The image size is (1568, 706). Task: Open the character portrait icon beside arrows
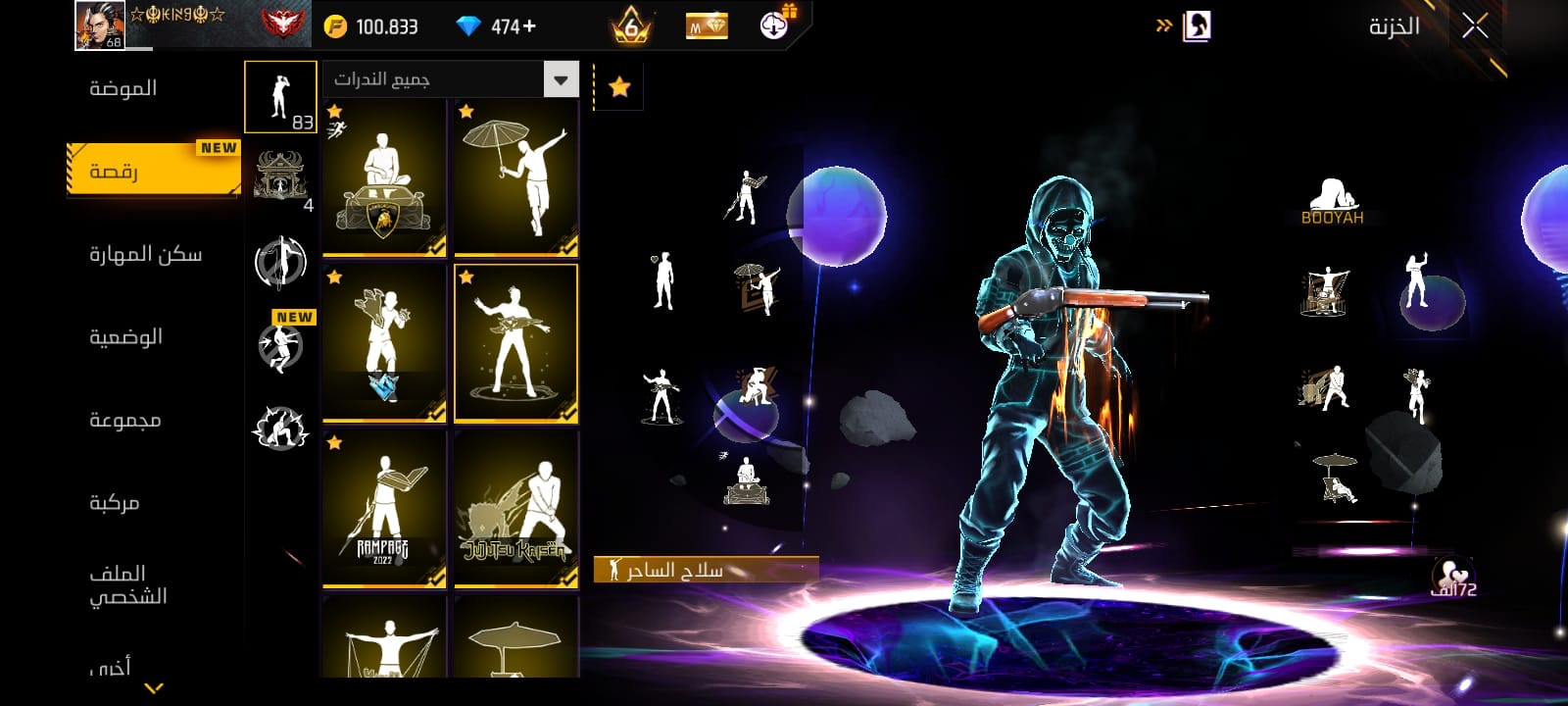pos(1197,26)
